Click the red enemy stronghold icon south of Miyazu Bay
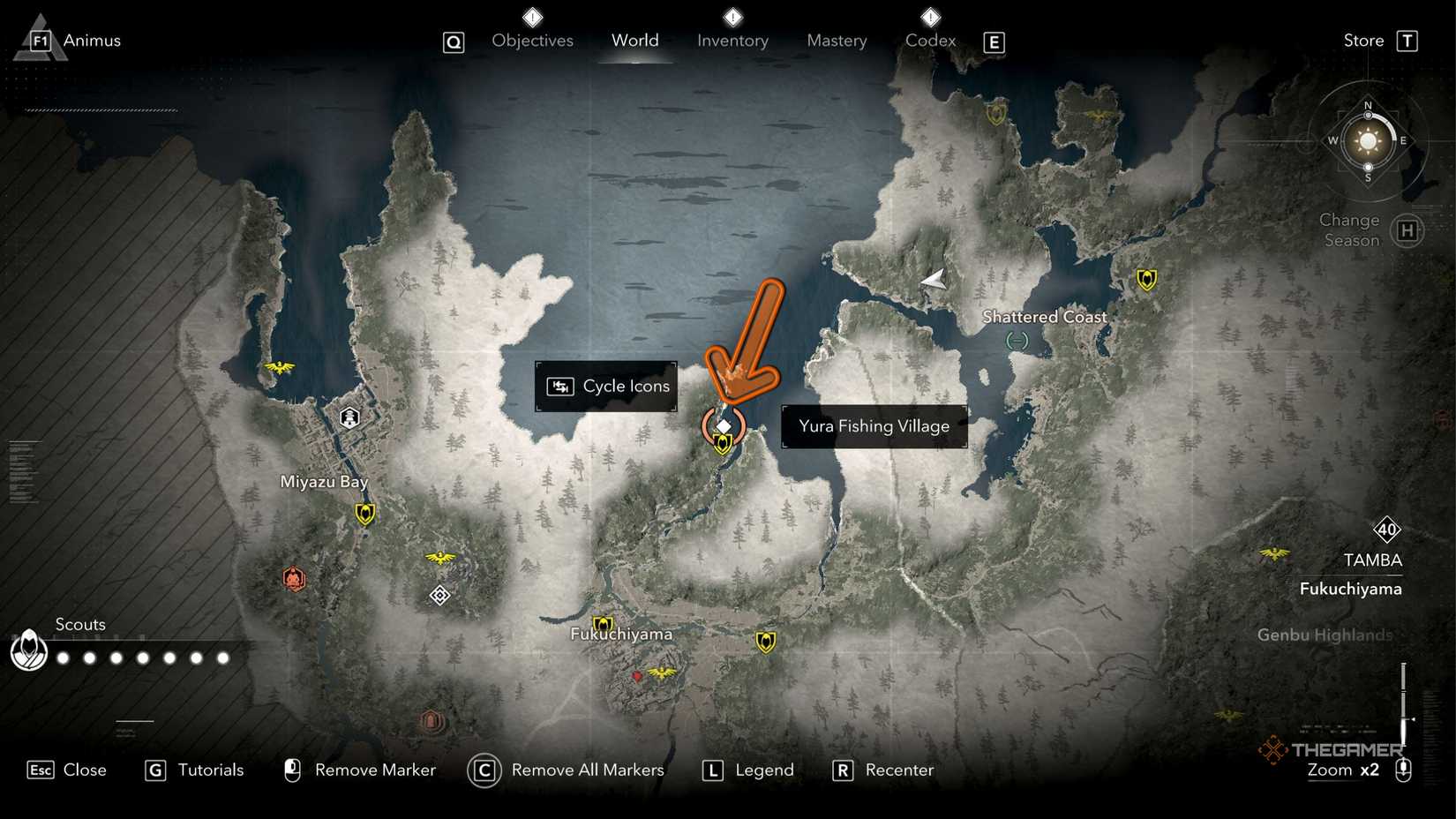Viewport: 1456px width, 819px height. tap(295, 580)
